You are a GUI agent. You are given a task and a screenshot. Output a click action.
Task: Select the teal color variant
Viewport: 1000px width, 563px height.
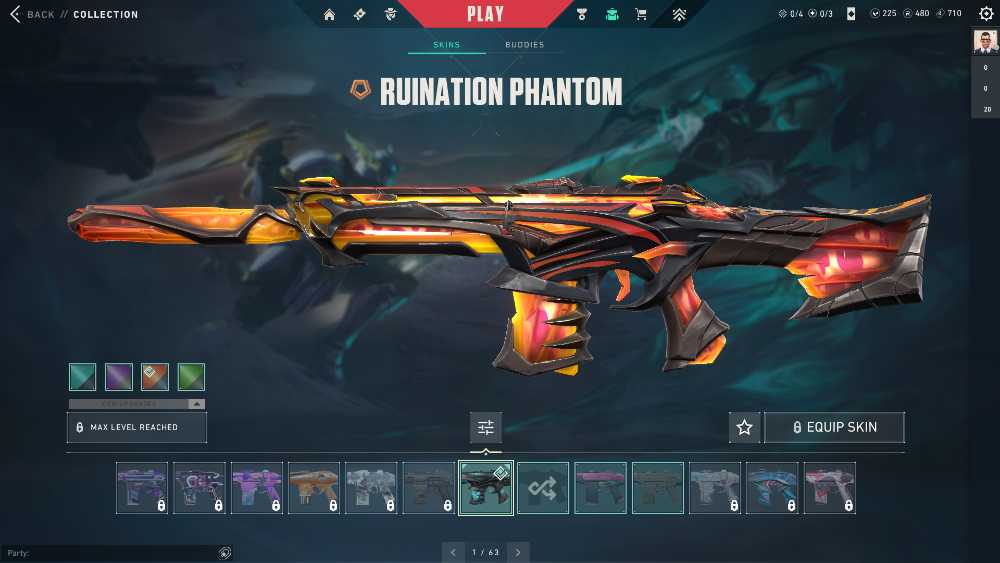click(x=83, y=377)
